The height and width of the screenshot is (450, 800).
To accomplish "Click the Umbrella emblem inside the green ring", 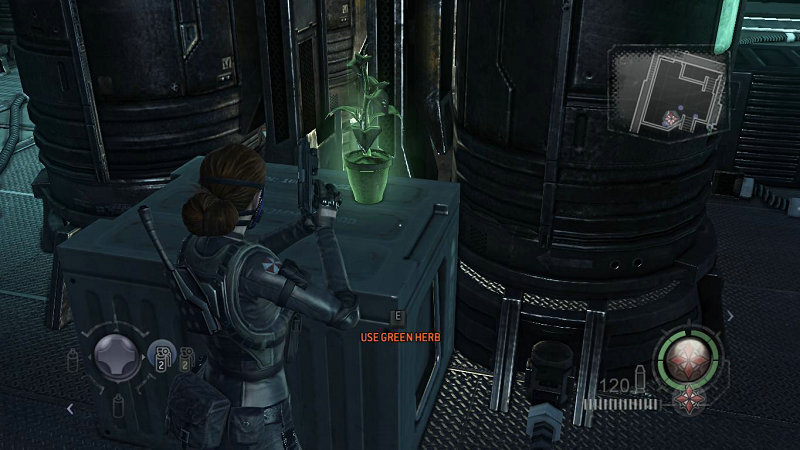I will pyautogui.click(x=686, y=355).
